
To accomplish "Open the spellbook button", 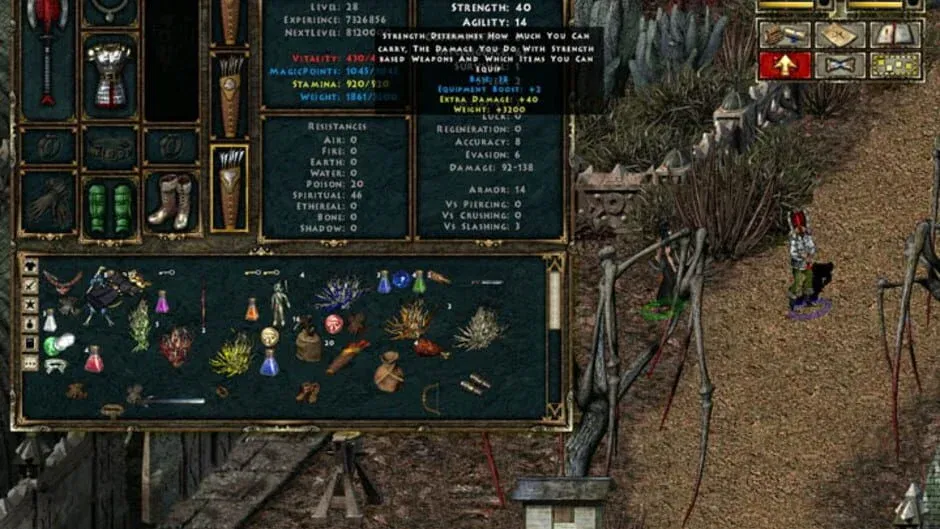I will click(895, 35).
